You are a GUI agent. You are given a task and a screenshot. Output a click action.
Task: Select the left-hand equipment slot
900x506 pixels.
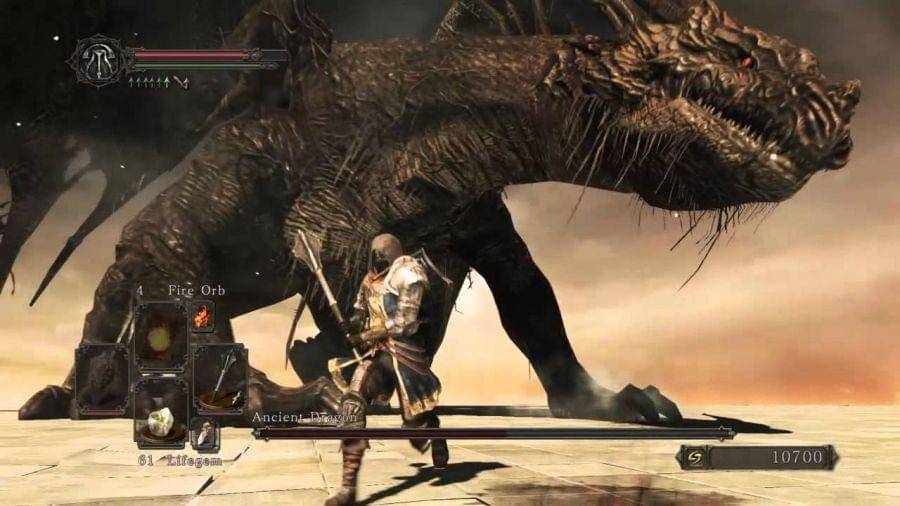click(101, 379)
